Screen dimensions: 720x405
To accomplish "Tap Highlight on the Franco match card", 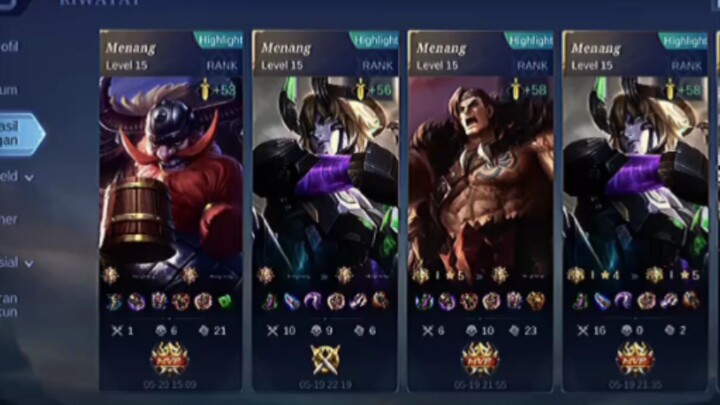I will point(219,40).
